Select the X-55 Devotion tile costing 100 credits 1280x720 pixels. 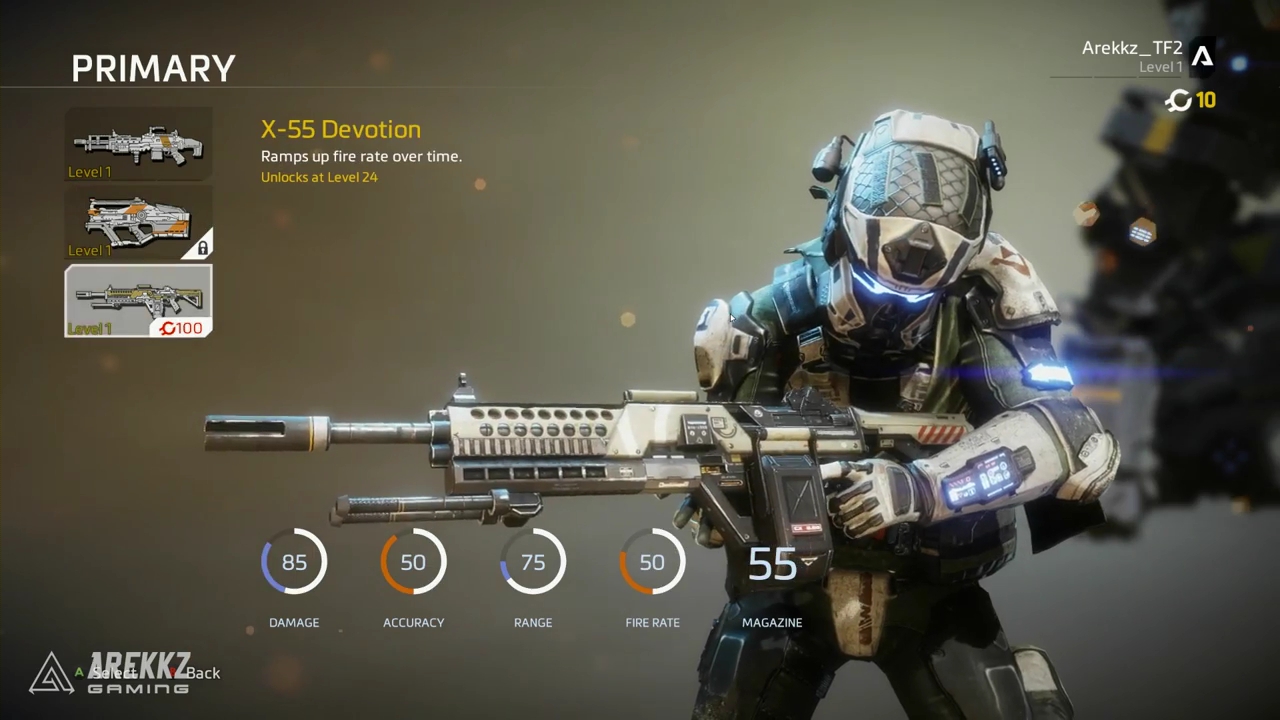138,300
